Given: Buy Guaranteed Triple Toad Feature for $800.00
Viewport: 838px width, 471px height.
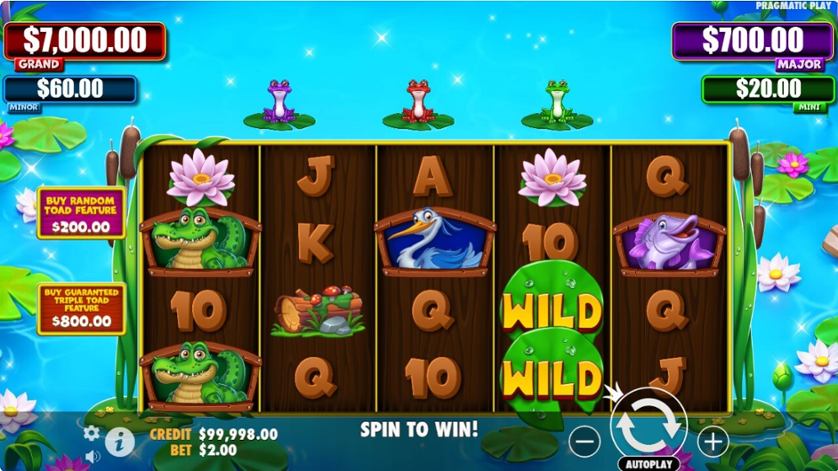Looking at the screenshot, I should coord(81,308).
